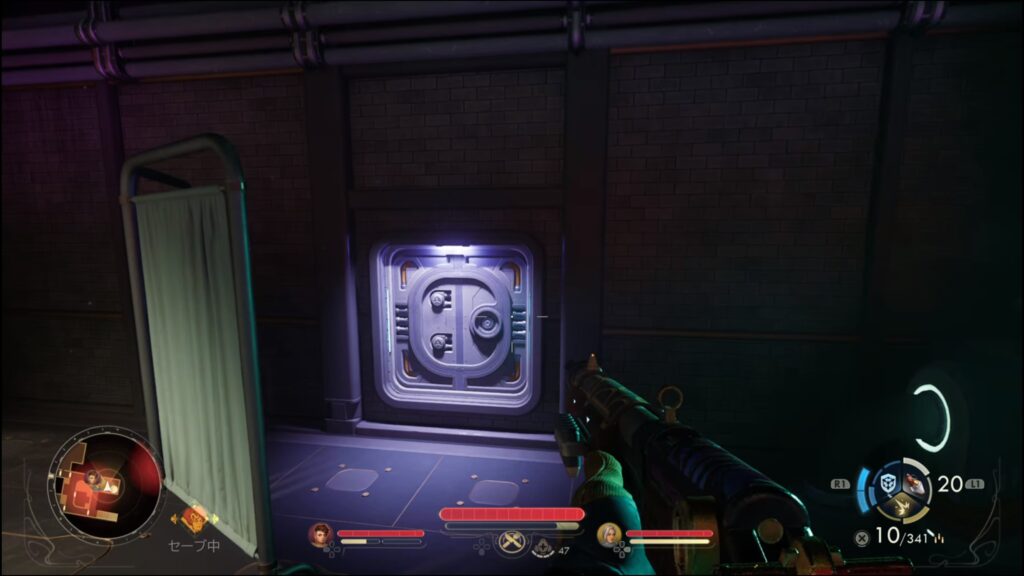The width and height of the screenshot is (1024, 576).
Task: Select the red consumable item in the weapon wheel
Action: click(915, 483)
